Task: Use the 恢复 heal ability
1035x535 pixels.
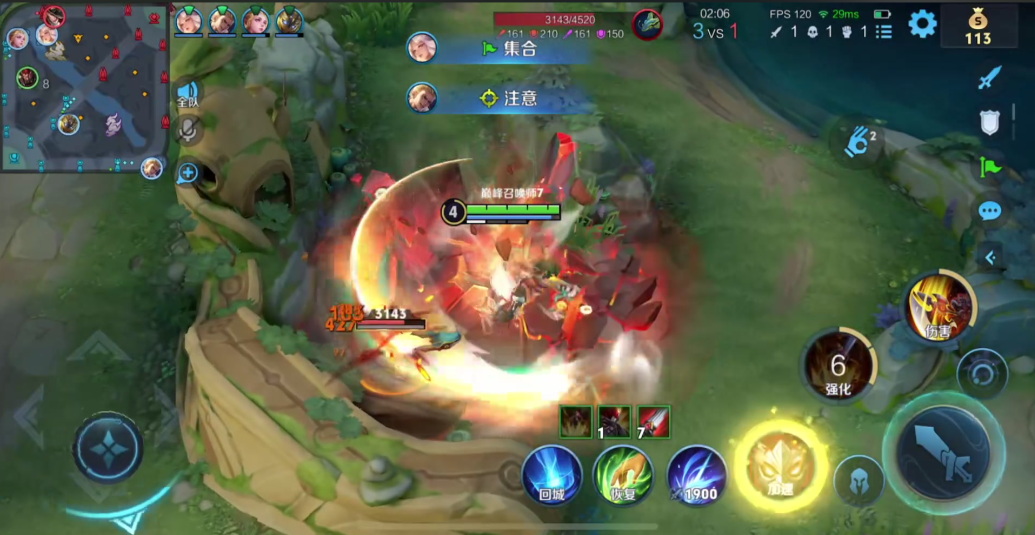Action: pyautogui.click(x=623, y=474)
